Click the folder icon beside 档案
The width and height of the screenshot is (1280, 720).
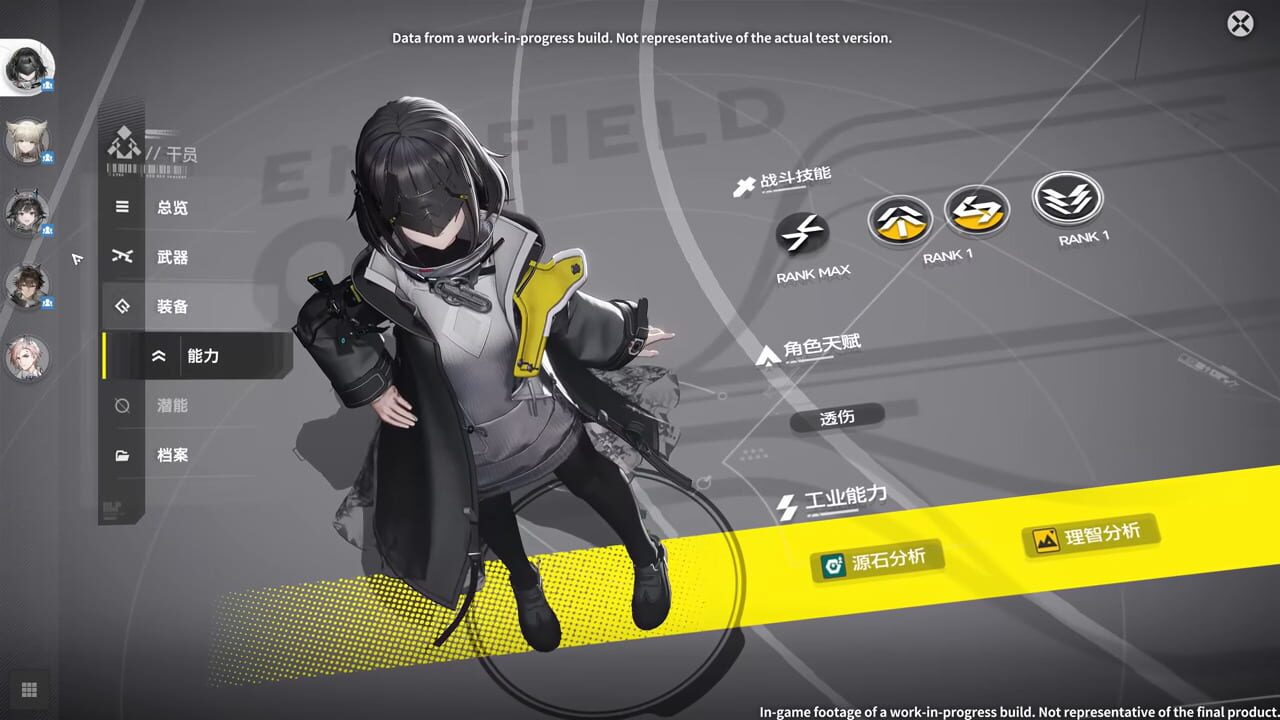coord(122,455)
